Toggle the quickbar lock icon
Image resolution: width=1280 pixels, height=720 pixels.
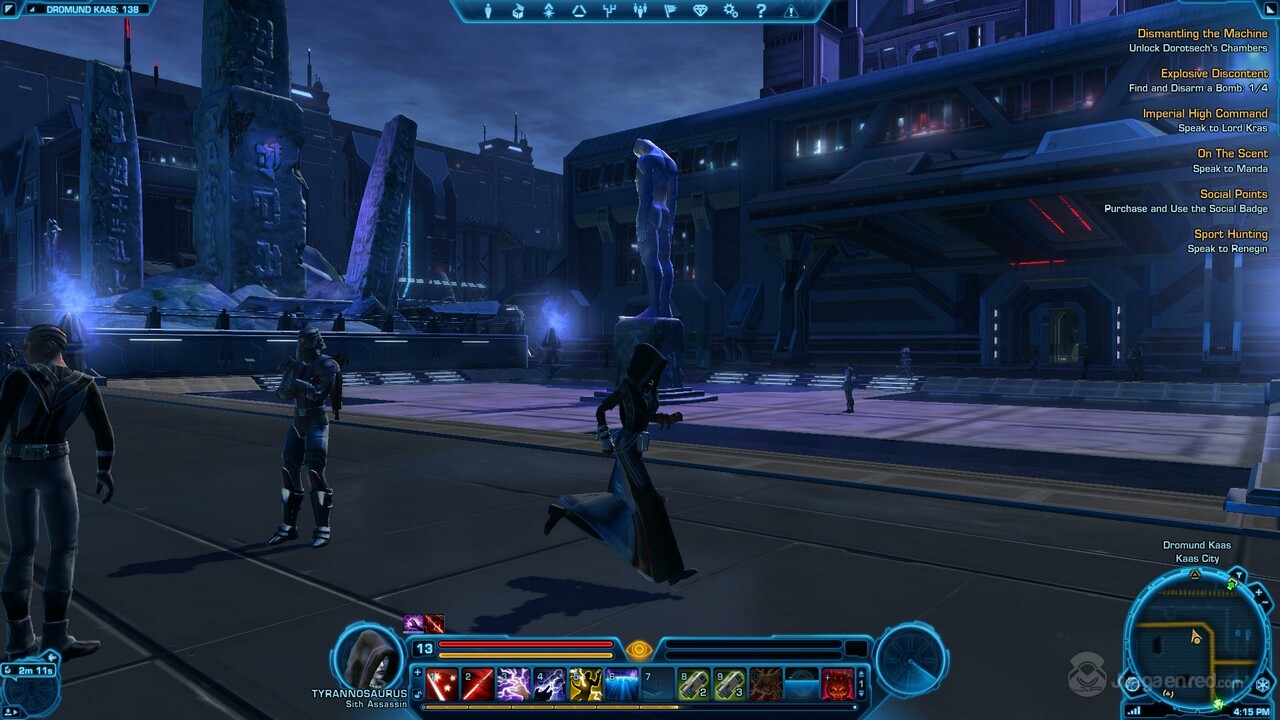coord(417,694)
